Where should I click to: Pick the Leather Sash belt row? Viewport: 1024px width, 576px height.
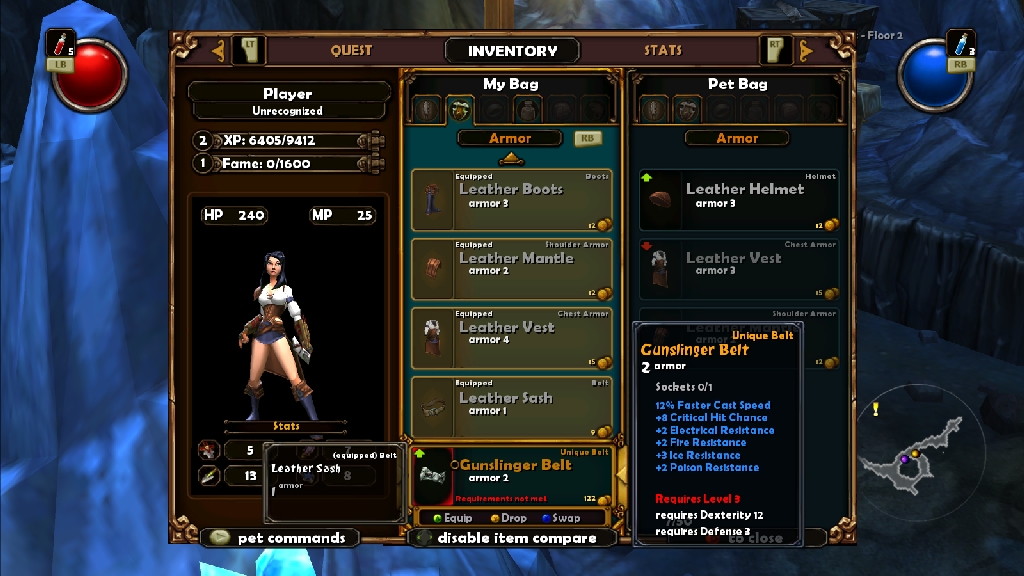click(511, 406)
